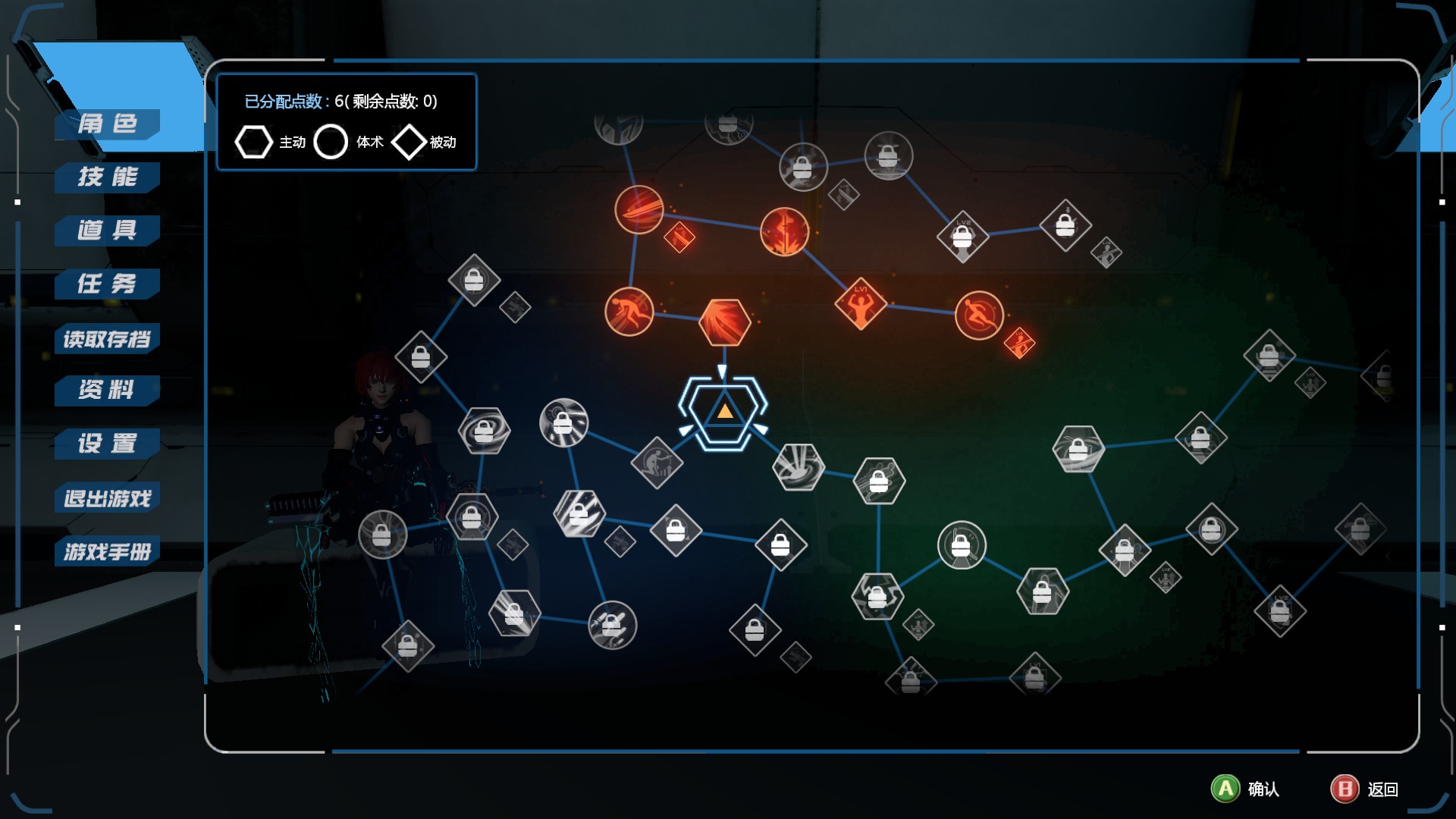Click the 确认 confirm button
The height and width of the screenshot is (819, 1456).
[x=1245, y=789]
